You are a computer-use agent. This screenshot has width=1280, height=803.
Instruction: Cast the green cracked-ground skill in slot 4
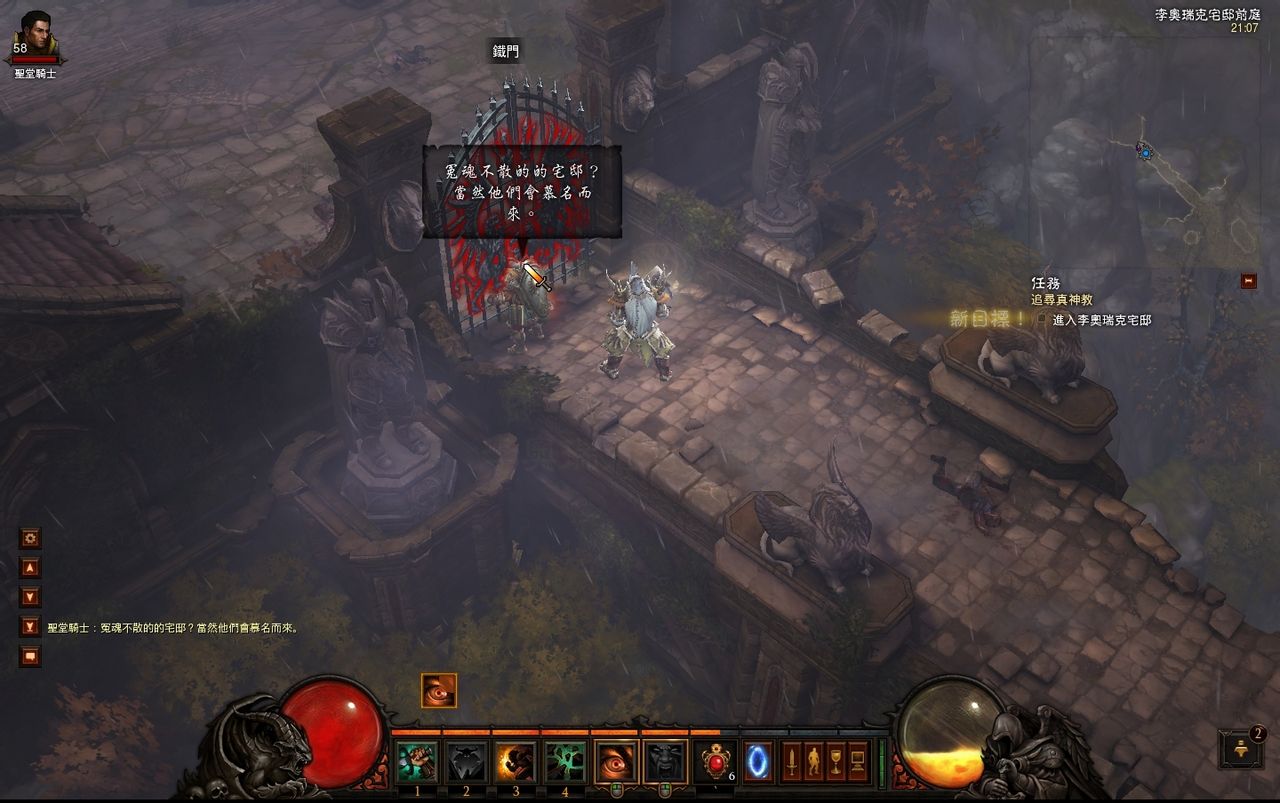point(565,762)
